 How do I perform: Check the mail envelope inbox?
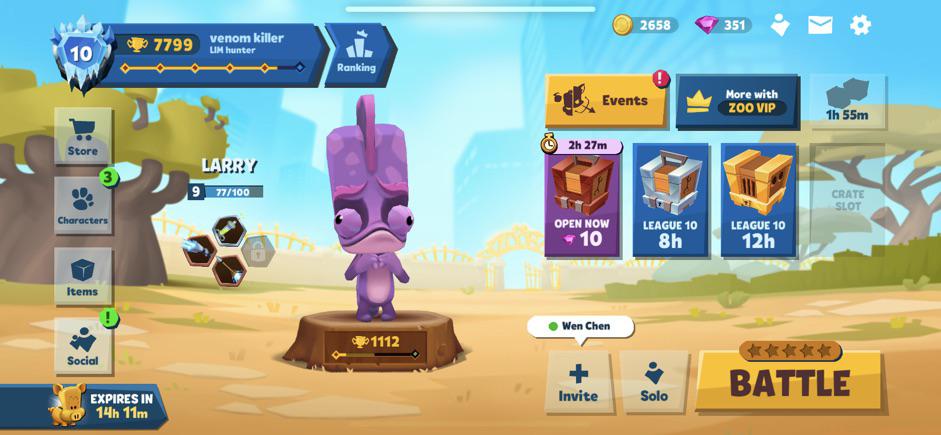[x=820, y=25]
